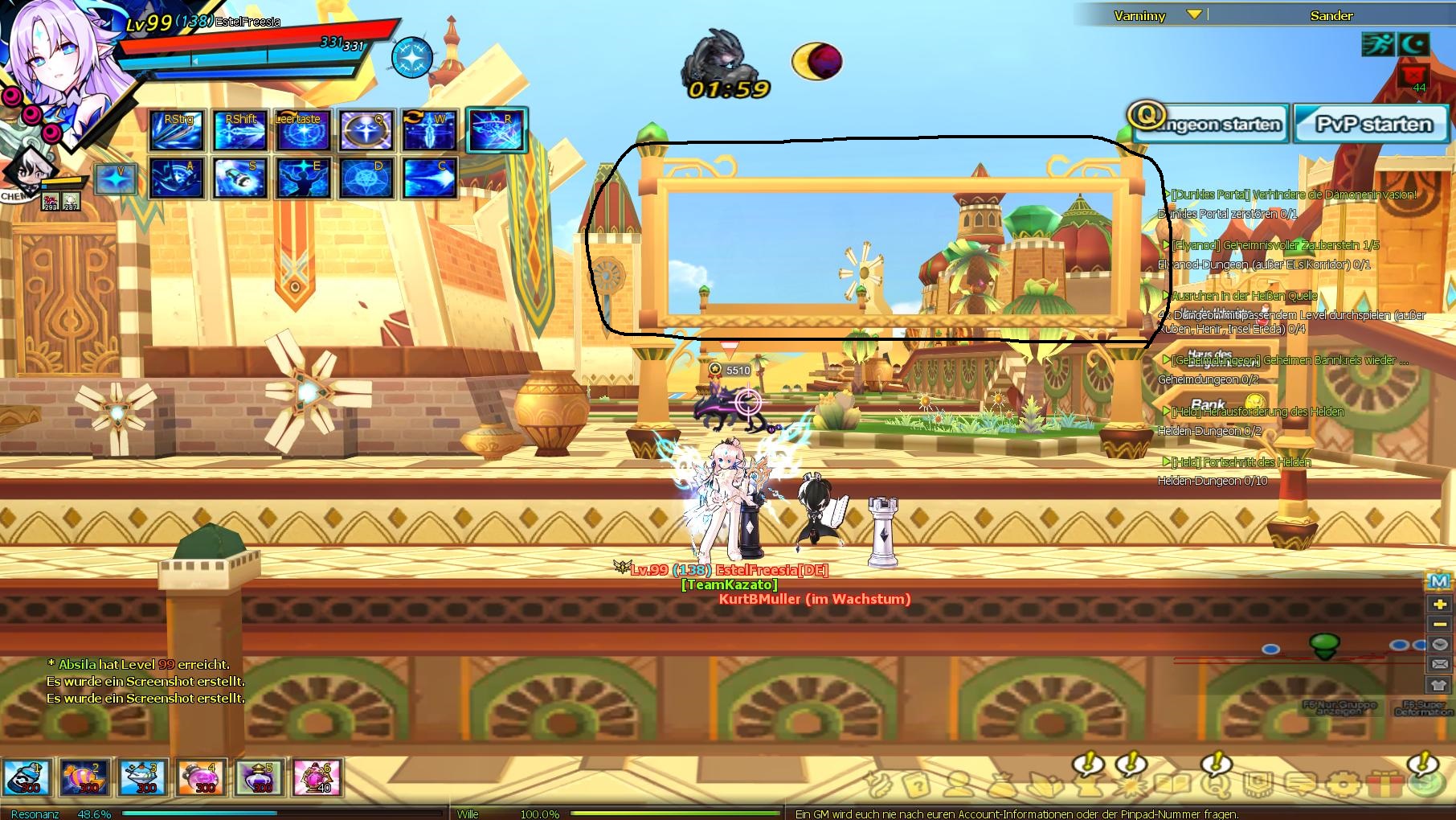
Task: Use the first quick slot potion
Action: coord(27,777)
